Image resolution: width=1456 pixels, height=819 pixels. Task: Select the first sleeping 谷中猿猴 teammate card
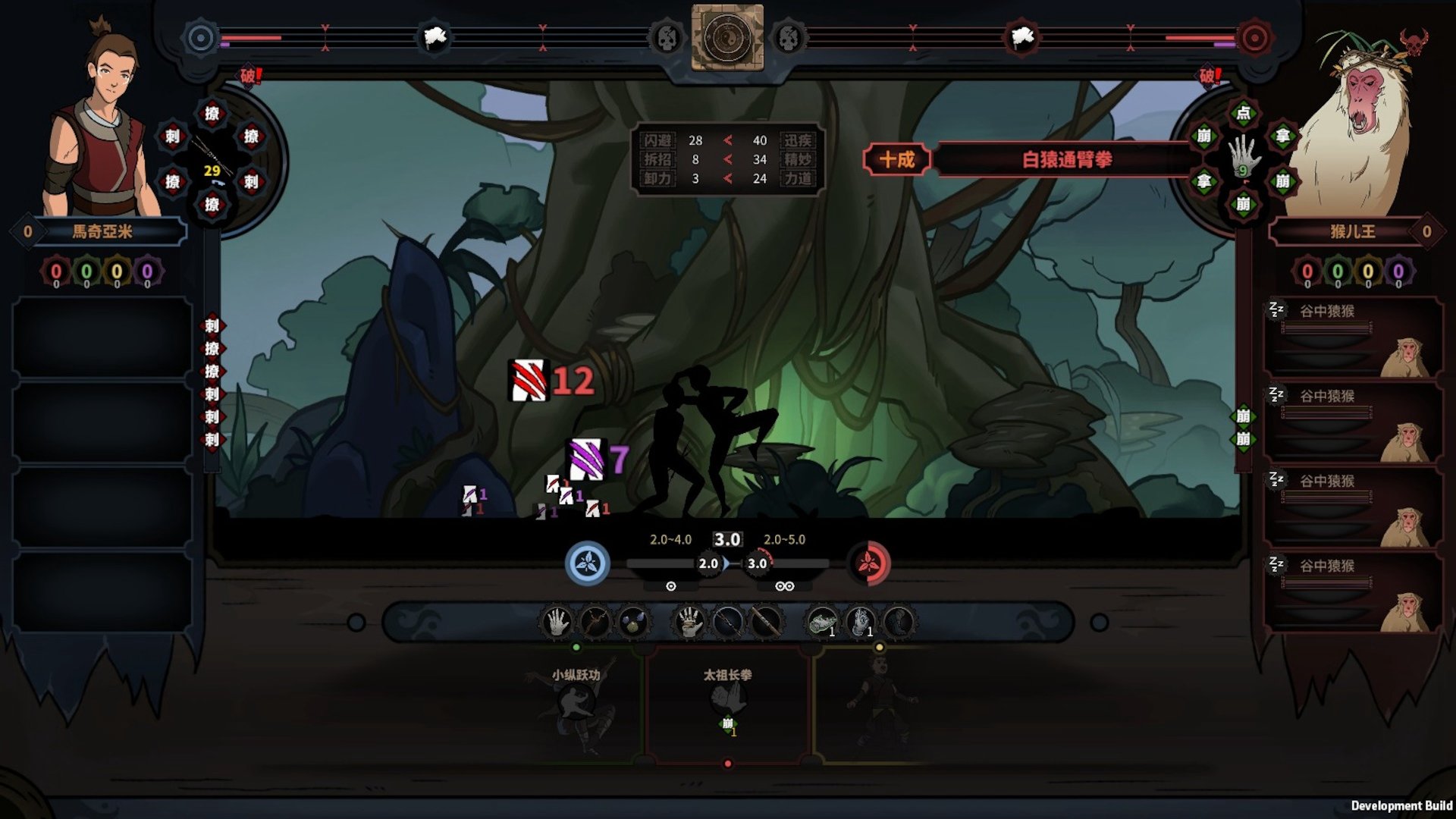1354,337
